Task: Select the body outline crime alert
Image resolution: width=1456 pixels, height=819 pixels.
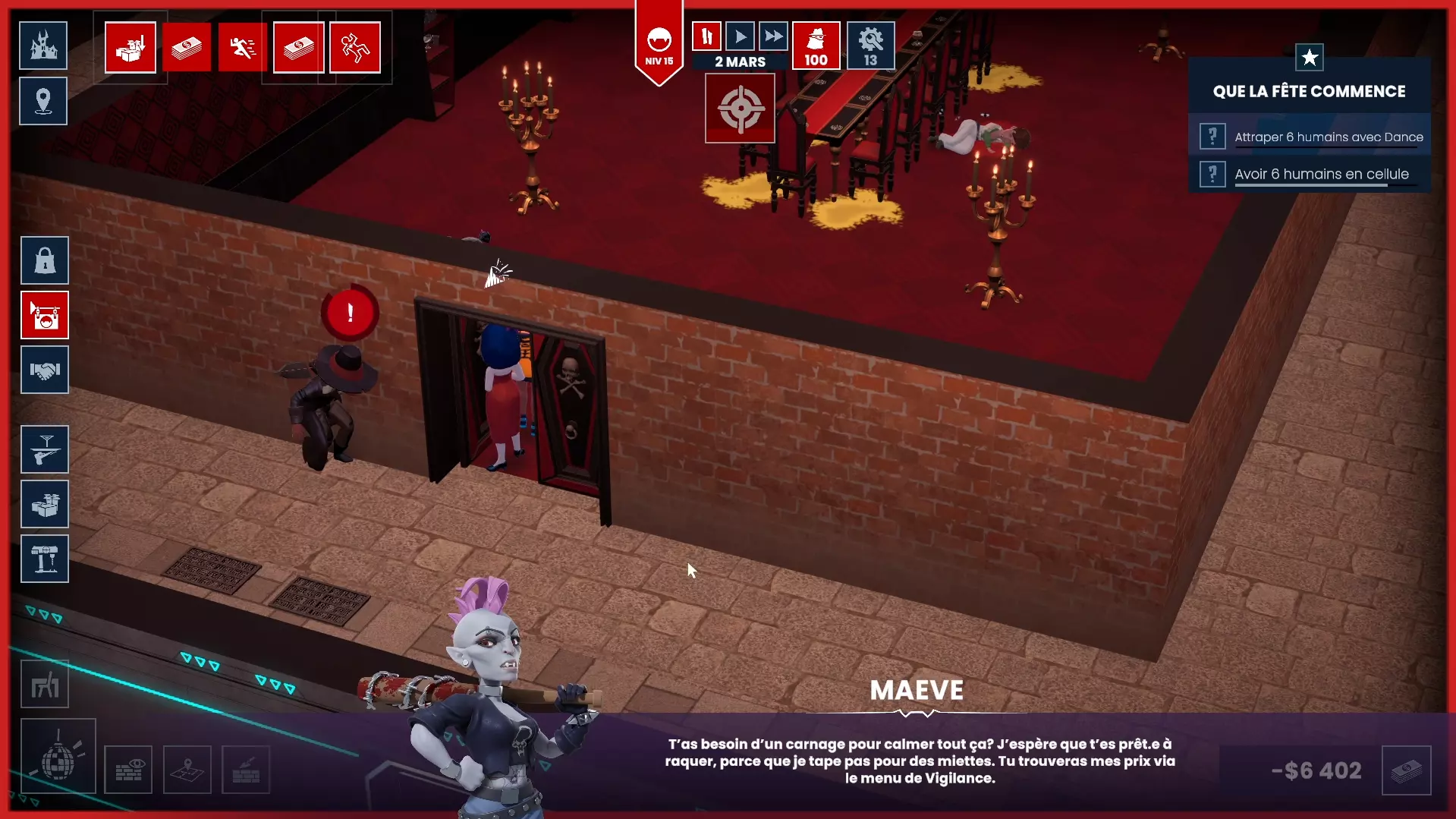Action: pos(355,48)
